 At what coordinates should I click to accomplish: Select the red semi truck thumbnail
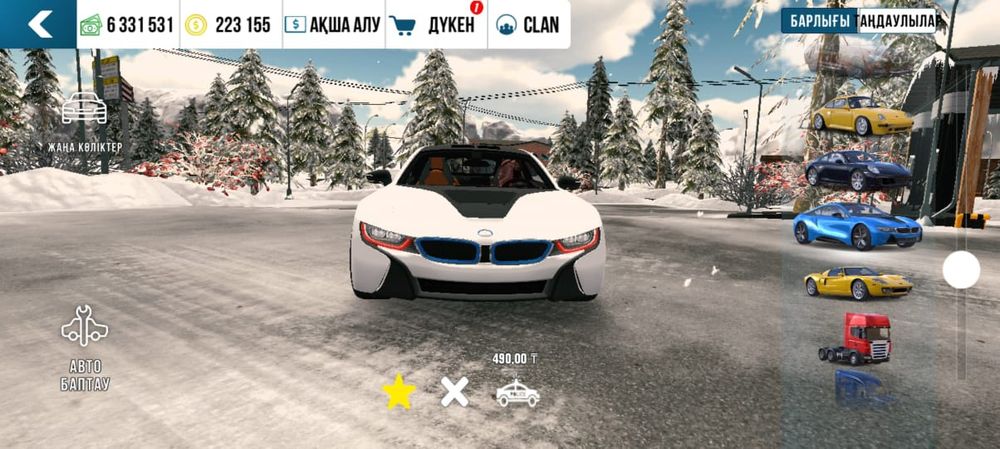point(856,338)
